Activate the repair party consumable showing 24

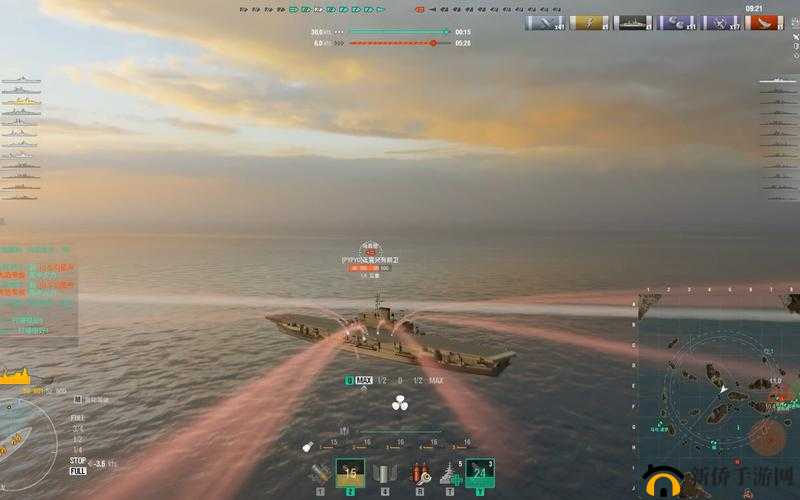pos(480,473)
